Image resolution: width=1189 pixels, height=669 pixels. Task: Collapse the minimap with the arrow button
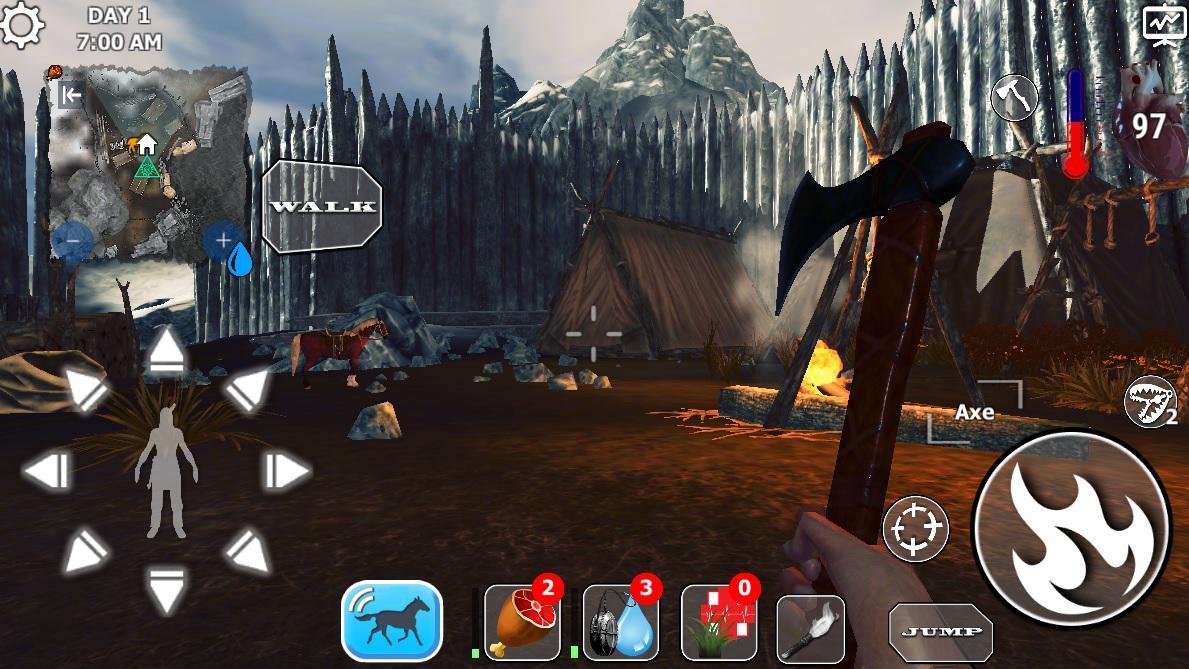70,95
